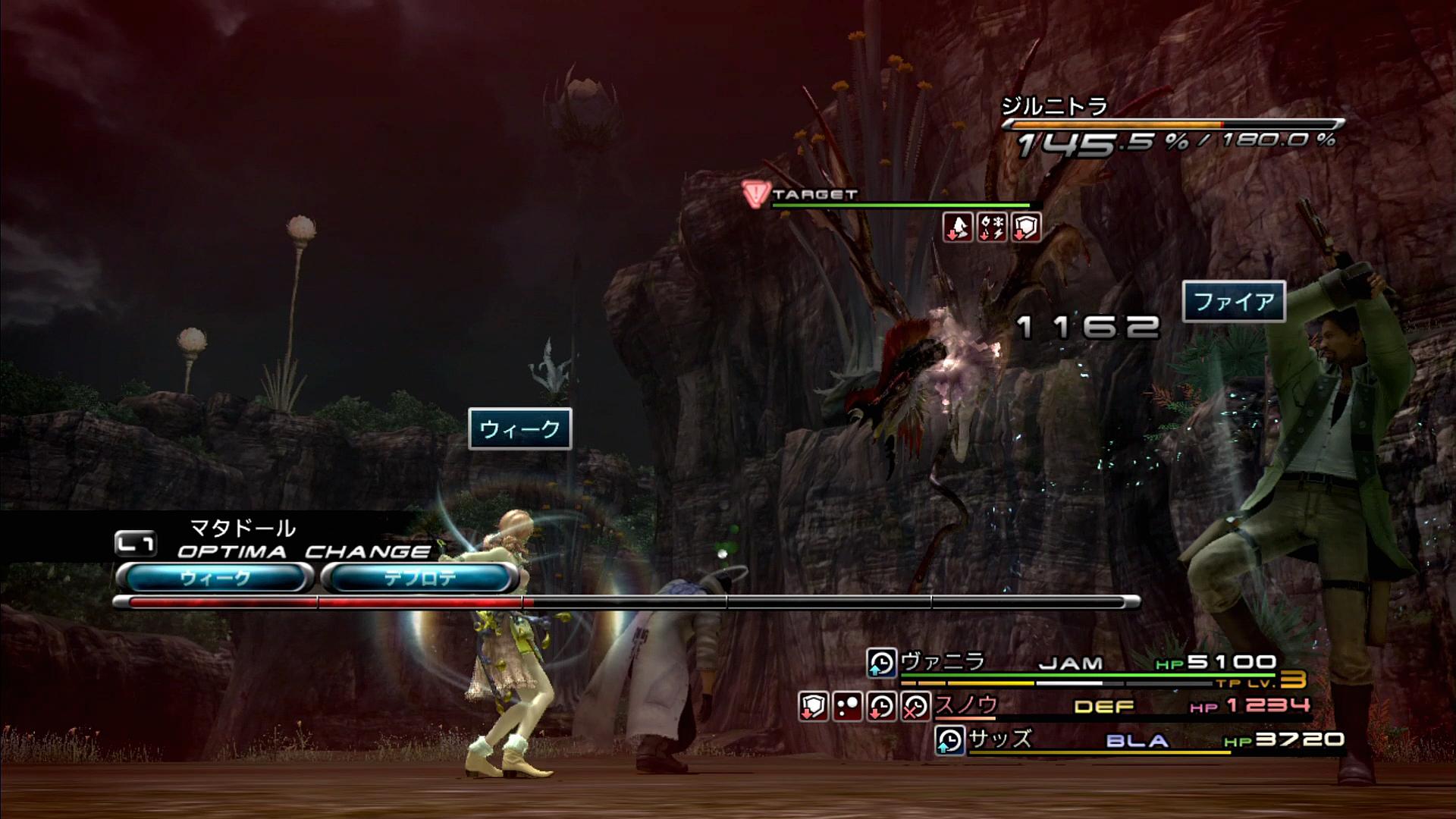Click ヴァニラ's haste clock buff icon
Screen dimensions: 1456x819
pos(881,664)
